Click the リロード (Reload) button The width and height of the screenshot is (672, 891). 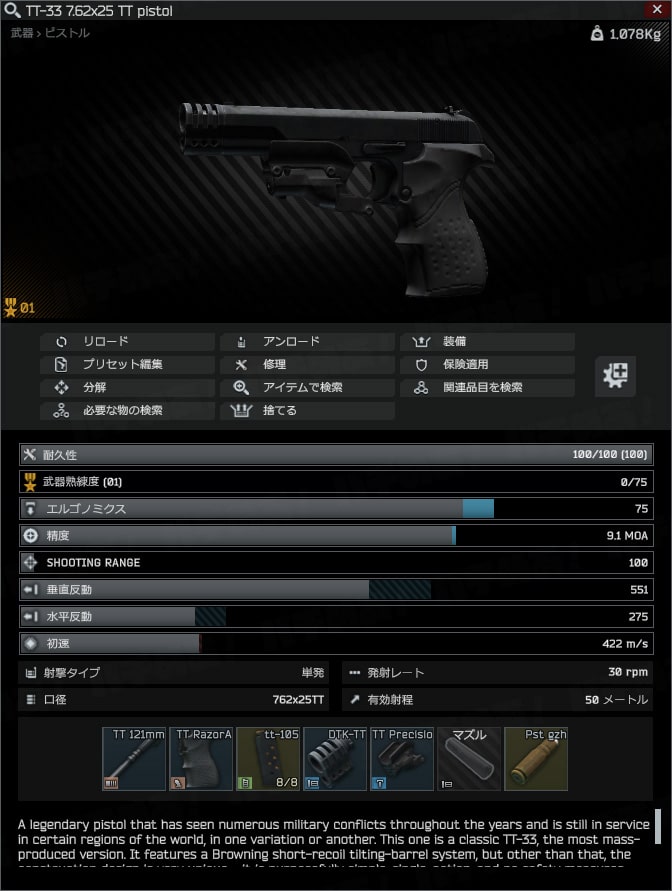click(x=126, y=341)
